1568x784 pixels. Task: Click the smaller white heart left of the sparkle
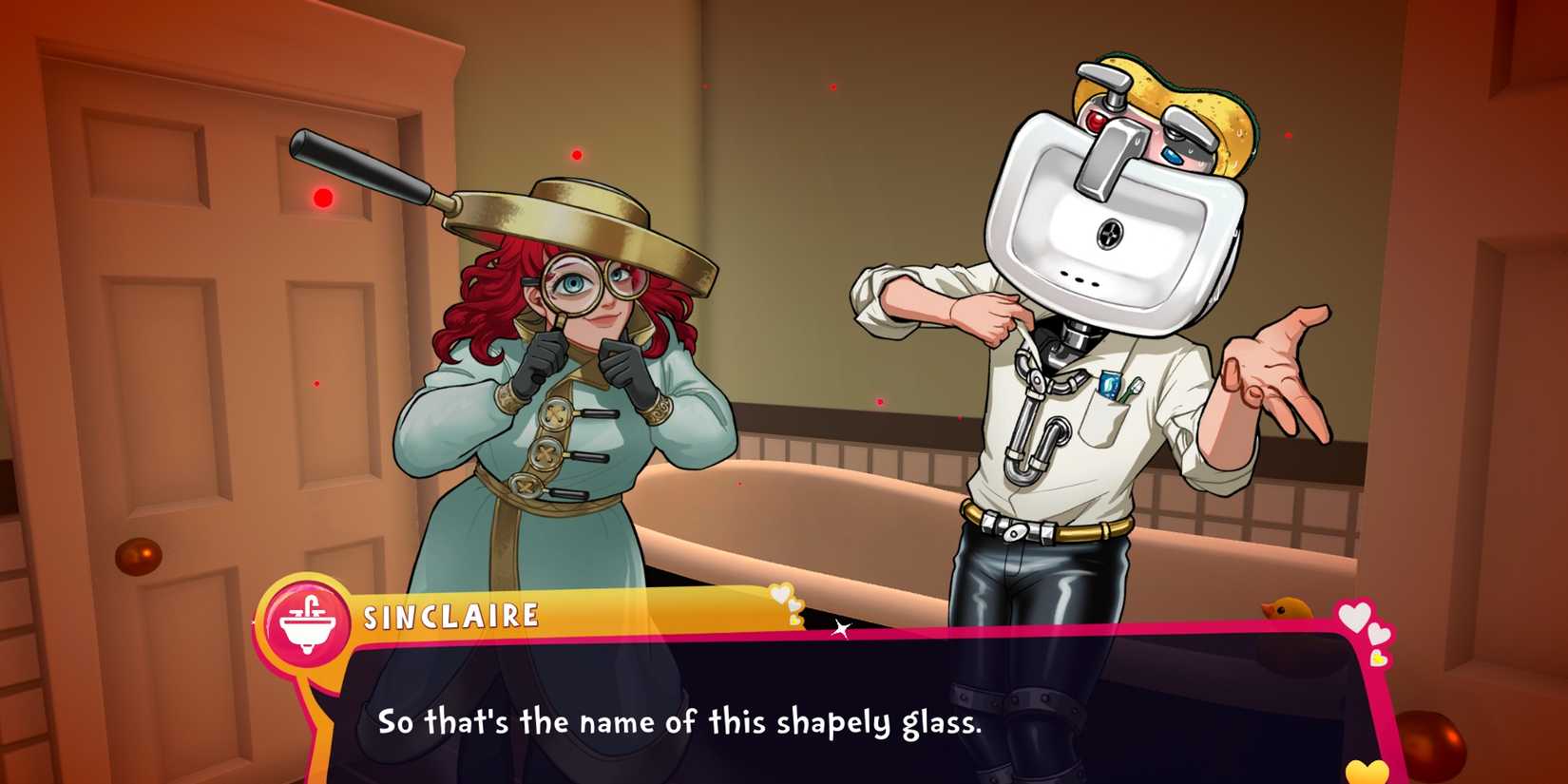coord(794,603)
